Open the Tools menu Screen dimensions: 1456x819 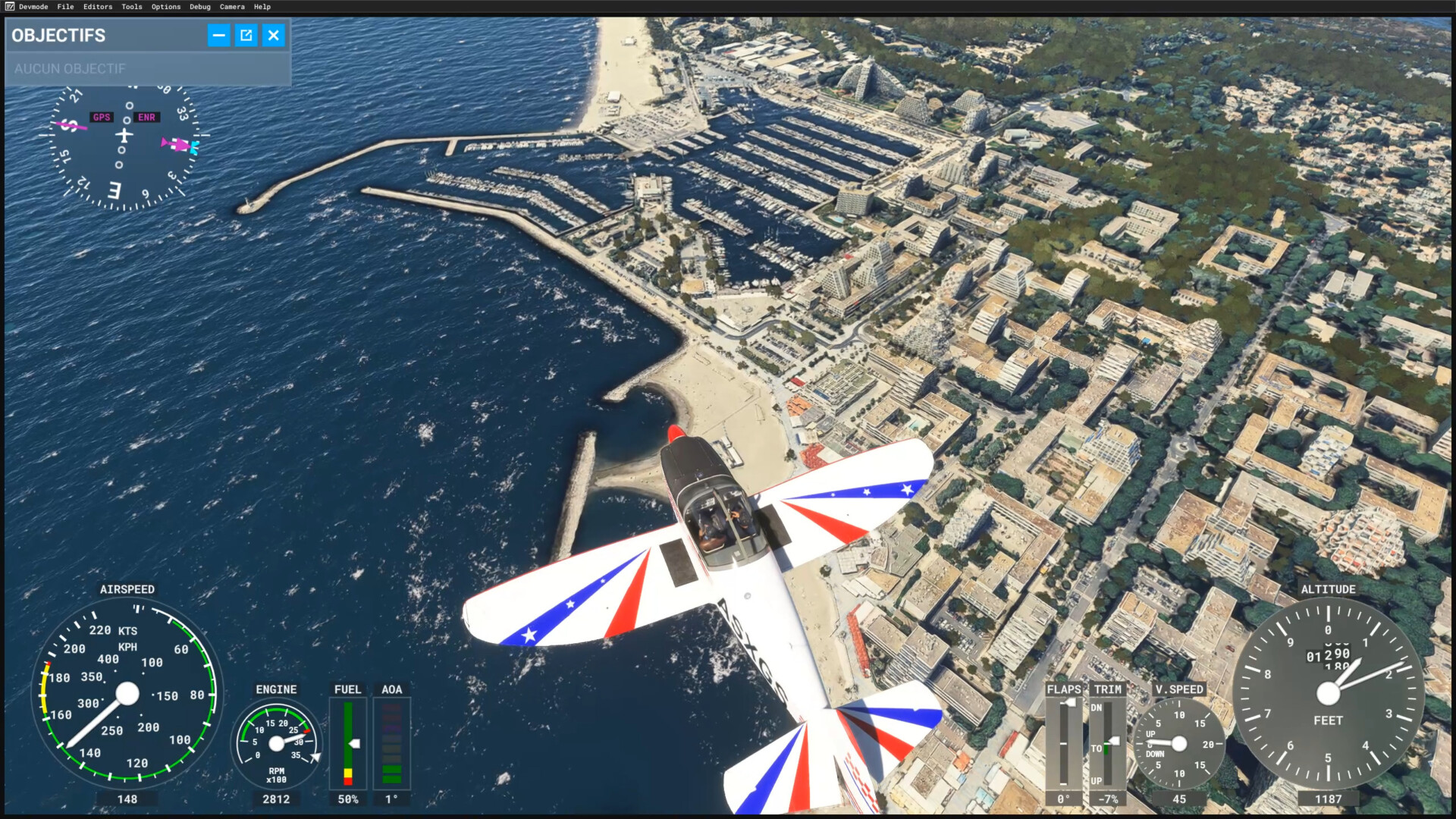[x=131, y=7]
